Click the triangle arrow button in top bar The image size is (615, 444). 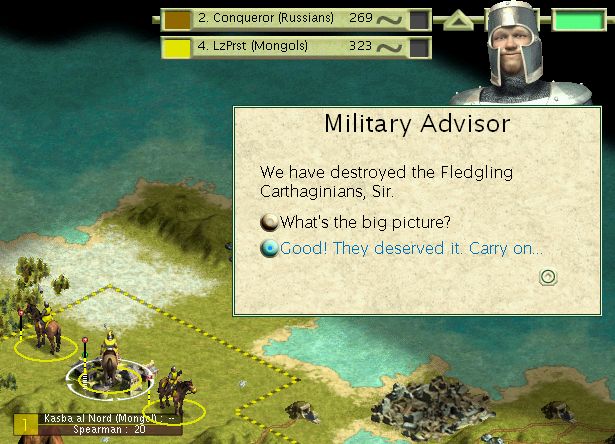coord(456,19)
